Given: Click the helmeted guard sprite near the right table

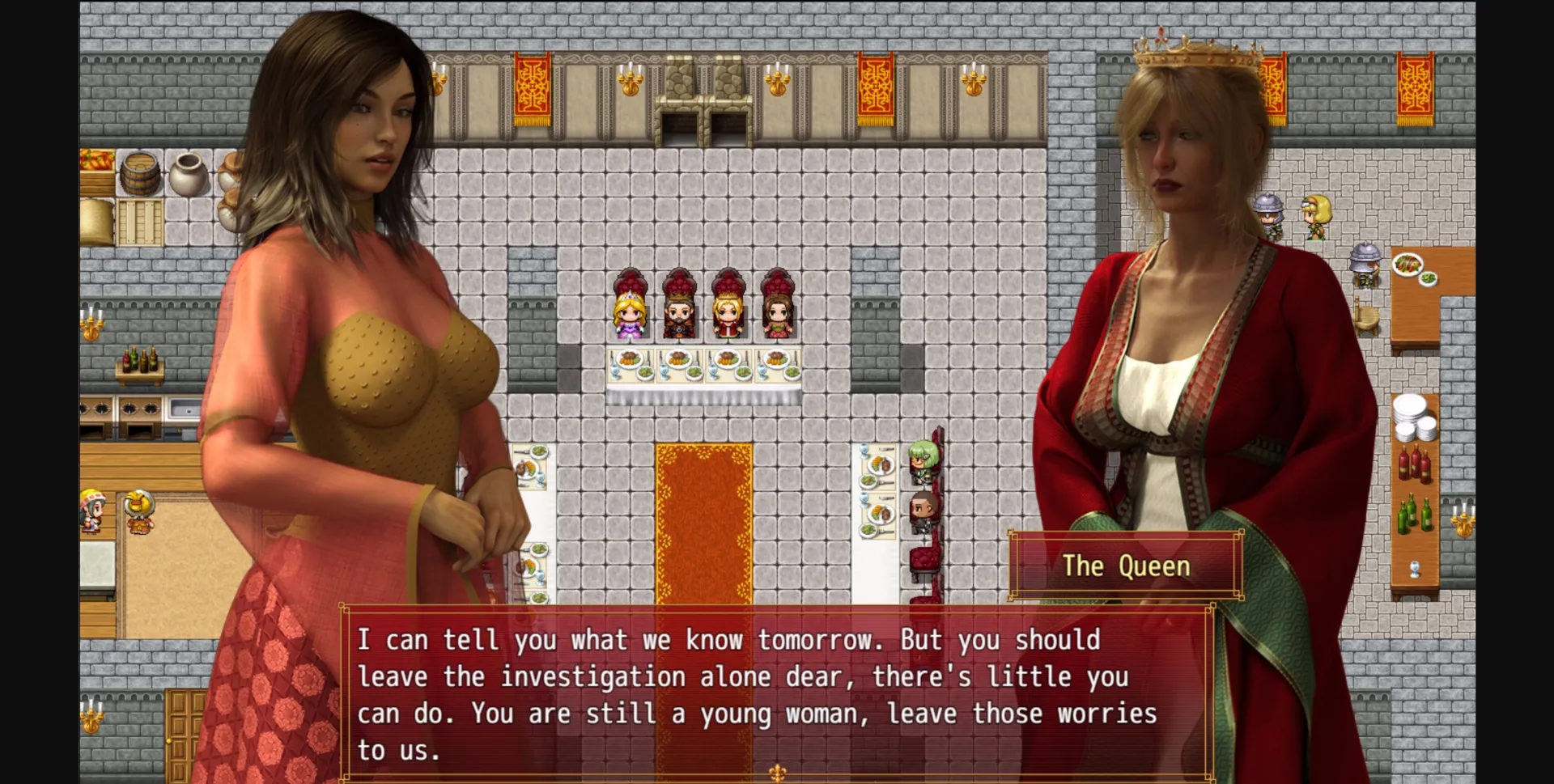Looking at the screenshot, I should (x=1364, y=263).
